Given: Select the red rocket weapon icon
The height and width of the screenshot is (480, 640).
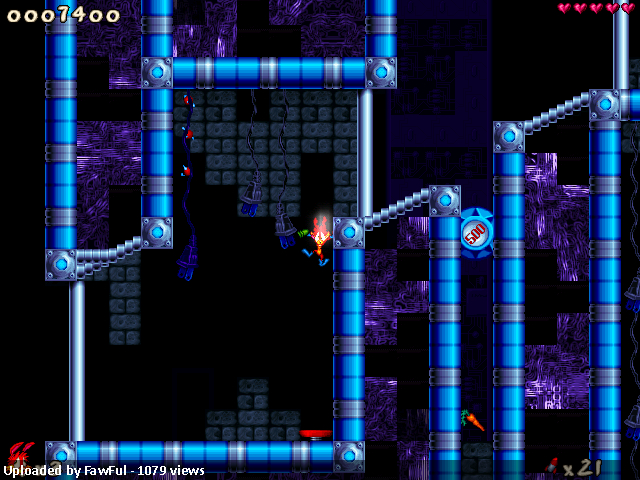Looking at the screenshot, I should (551, 465).
